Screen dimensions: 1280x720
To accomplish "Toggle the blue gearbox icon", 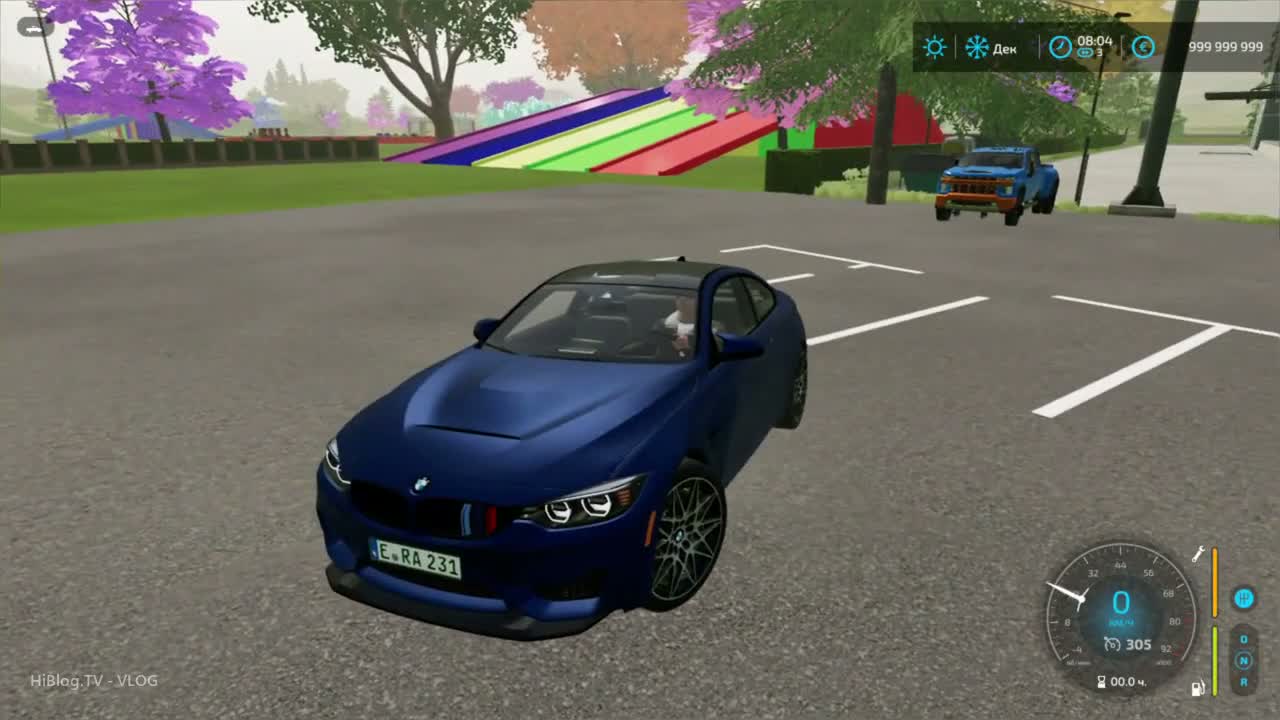I will pos(1243,598).
